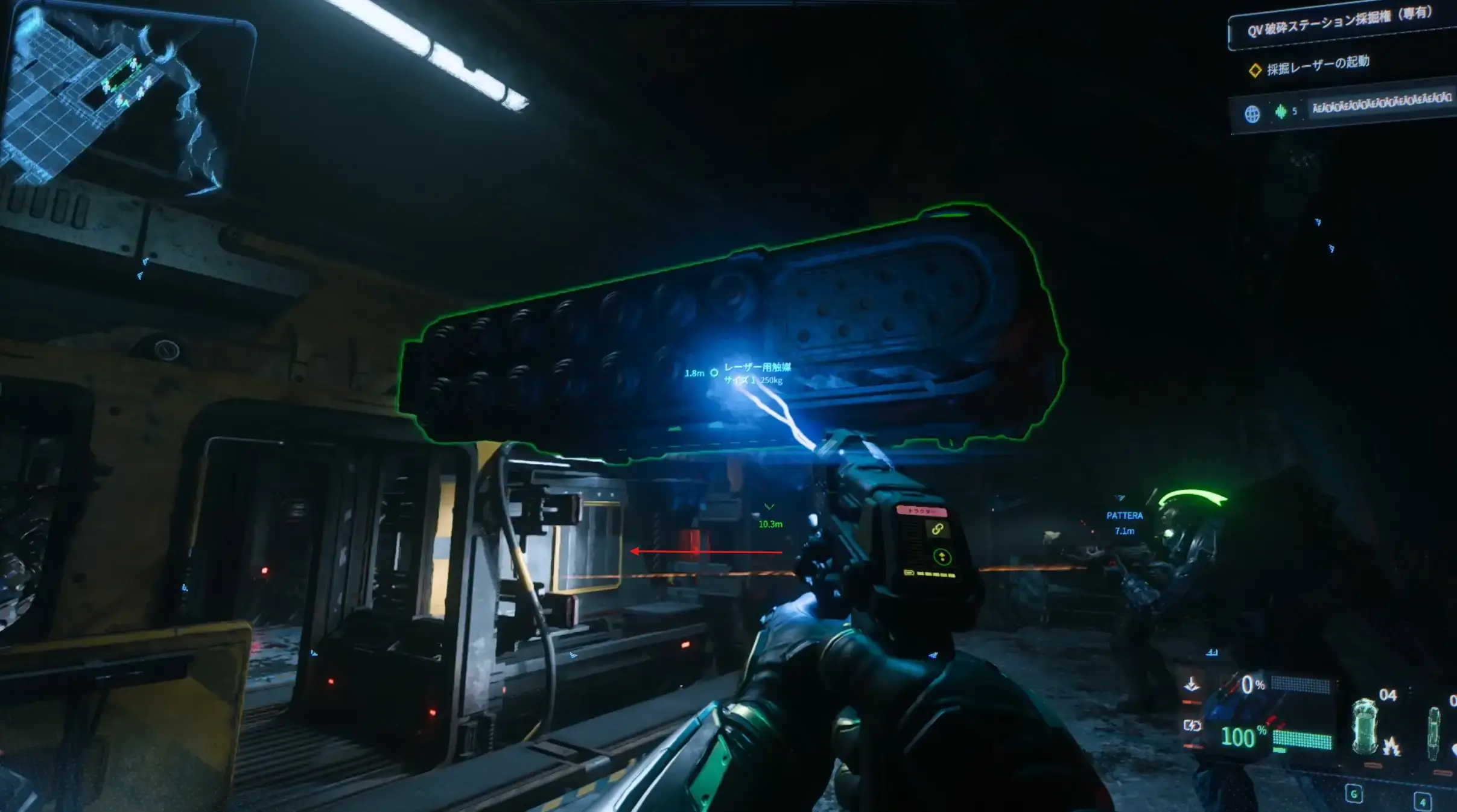Open the globe channel icon
1457x812 pixels.
tap(1252, 113)
